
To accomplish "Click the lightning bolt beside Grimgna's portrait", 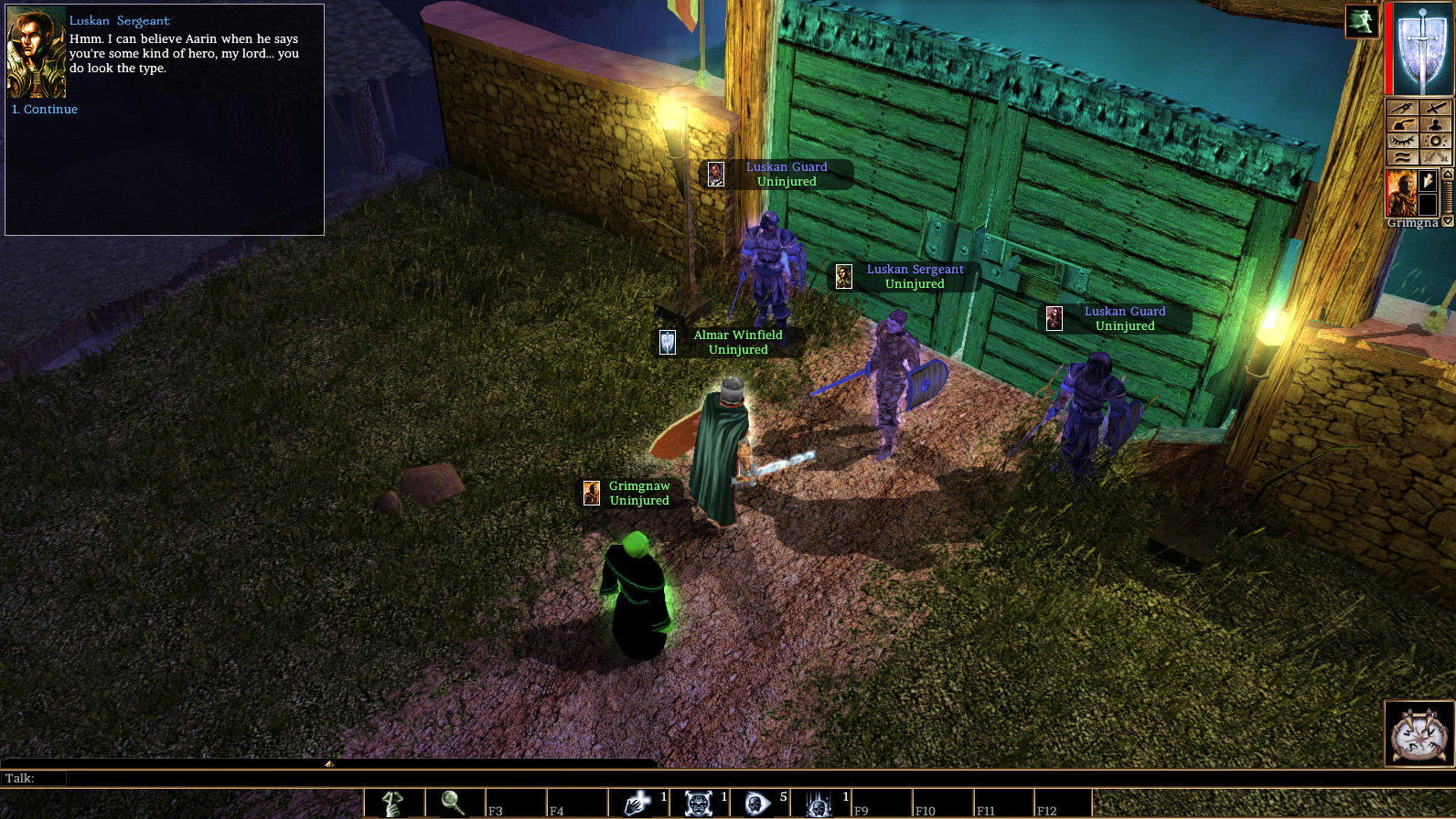I will click(x=1427, y=179).
